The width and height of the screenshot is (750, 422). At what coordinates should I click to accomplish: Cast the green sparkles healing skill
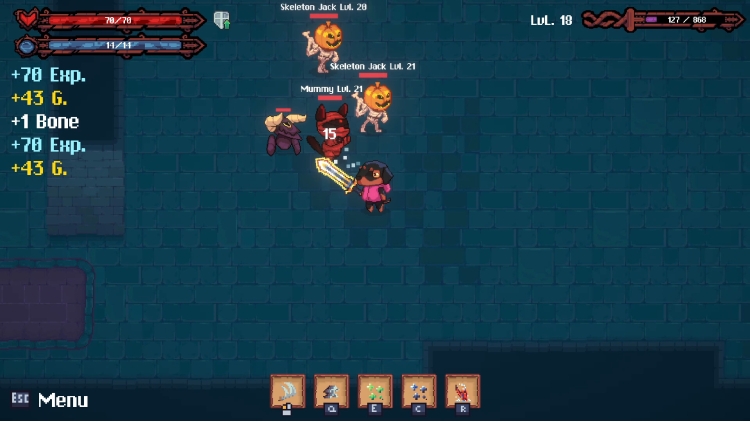375,391
